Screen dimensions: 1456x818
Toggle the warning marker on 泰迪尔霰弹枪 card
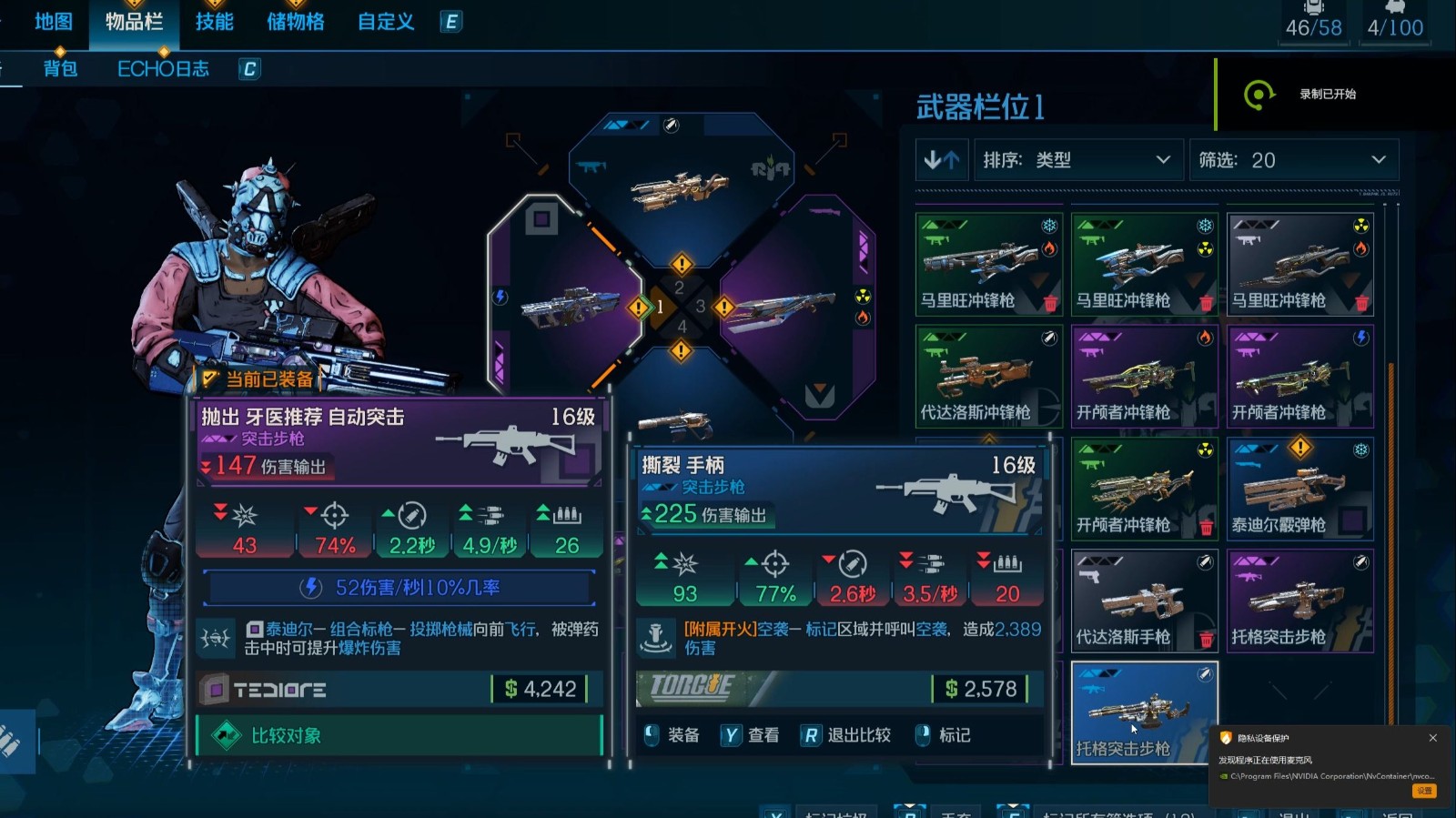tap(1299, 448)
